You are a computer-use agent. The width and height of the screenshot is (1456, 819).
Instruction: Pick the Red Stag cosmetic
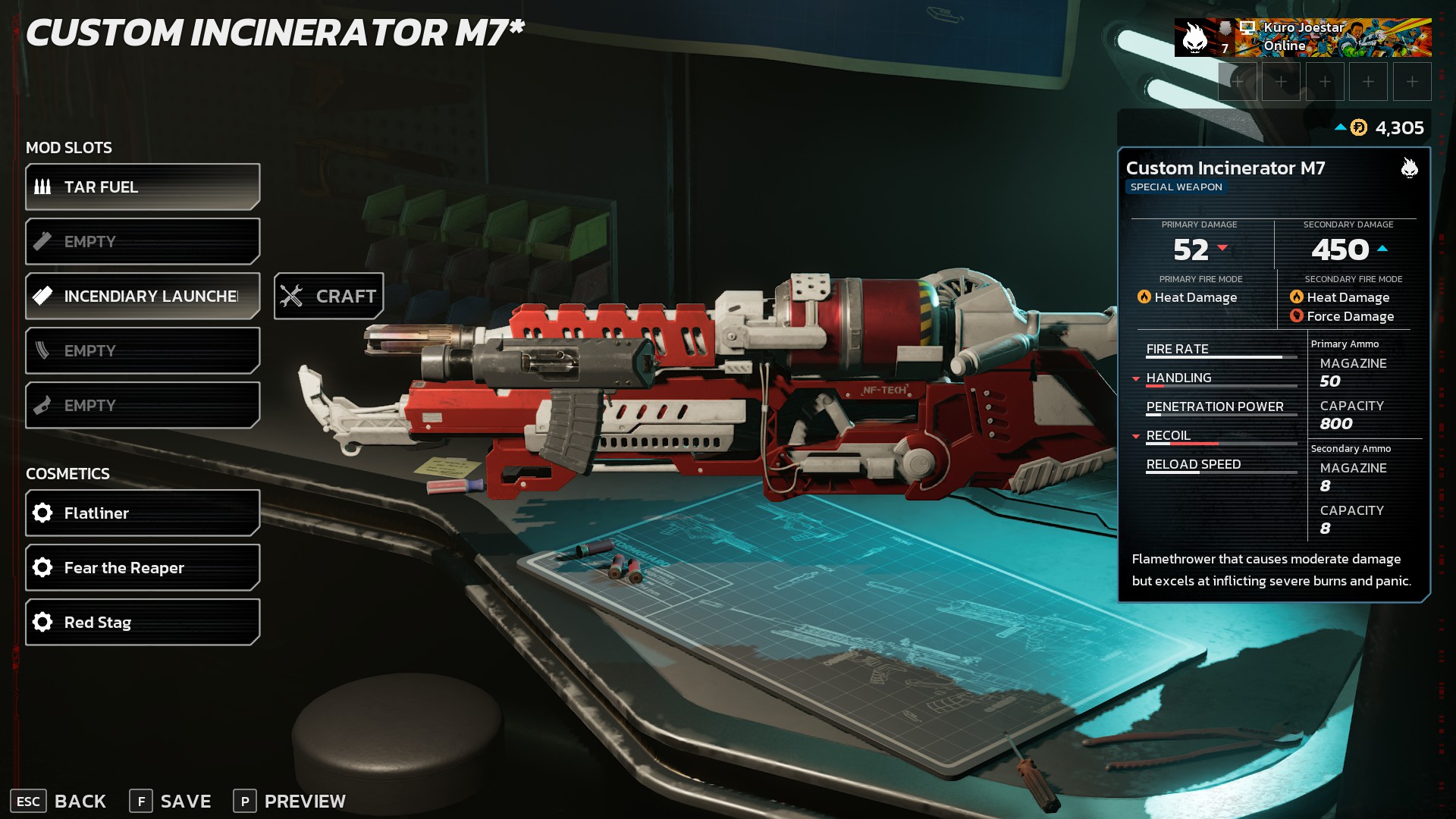pyautogui.click(x=143, y=623)
